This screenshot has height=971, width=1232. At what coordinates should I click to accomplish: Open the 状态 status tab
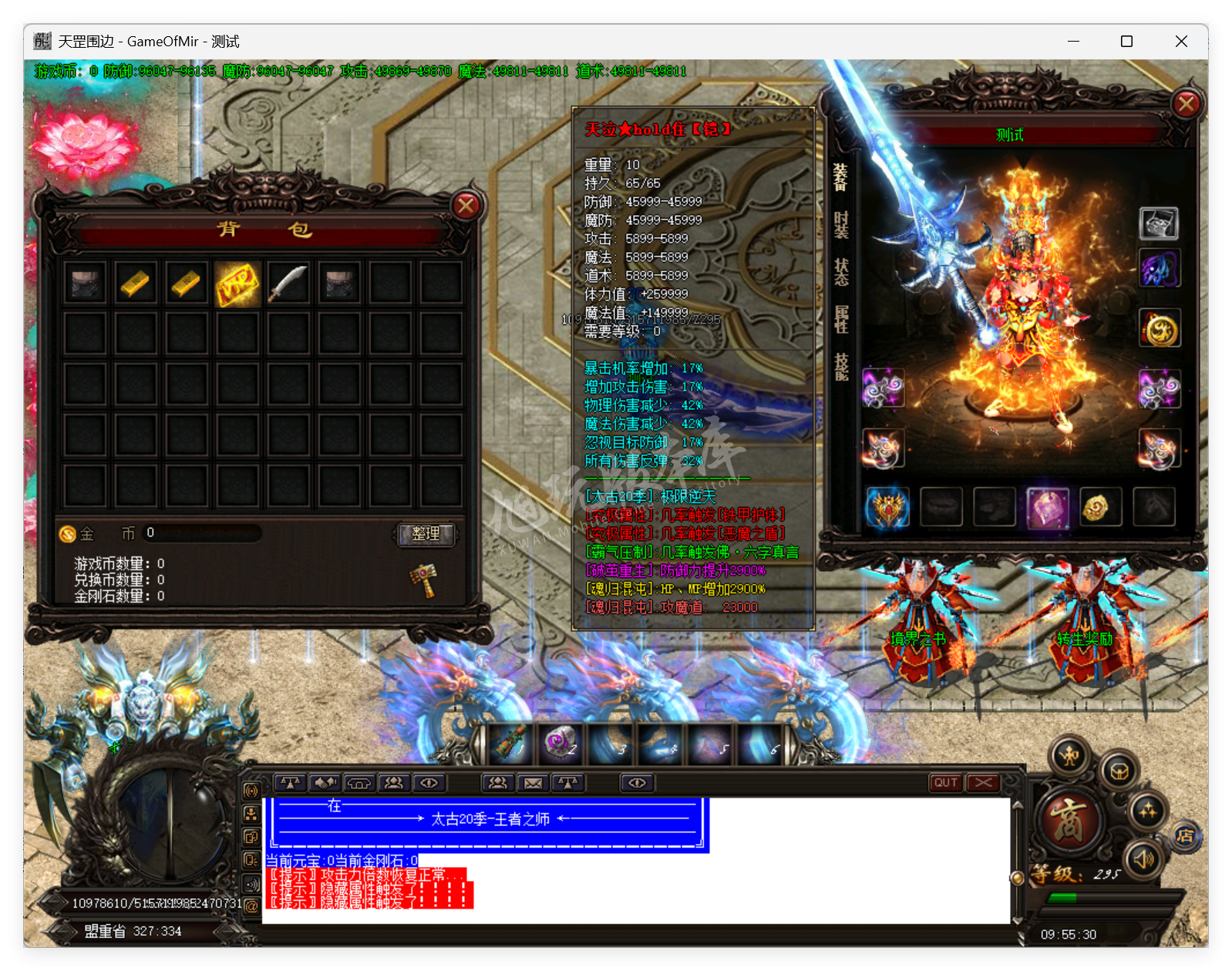pyautogui.click(x=841, y=272)
